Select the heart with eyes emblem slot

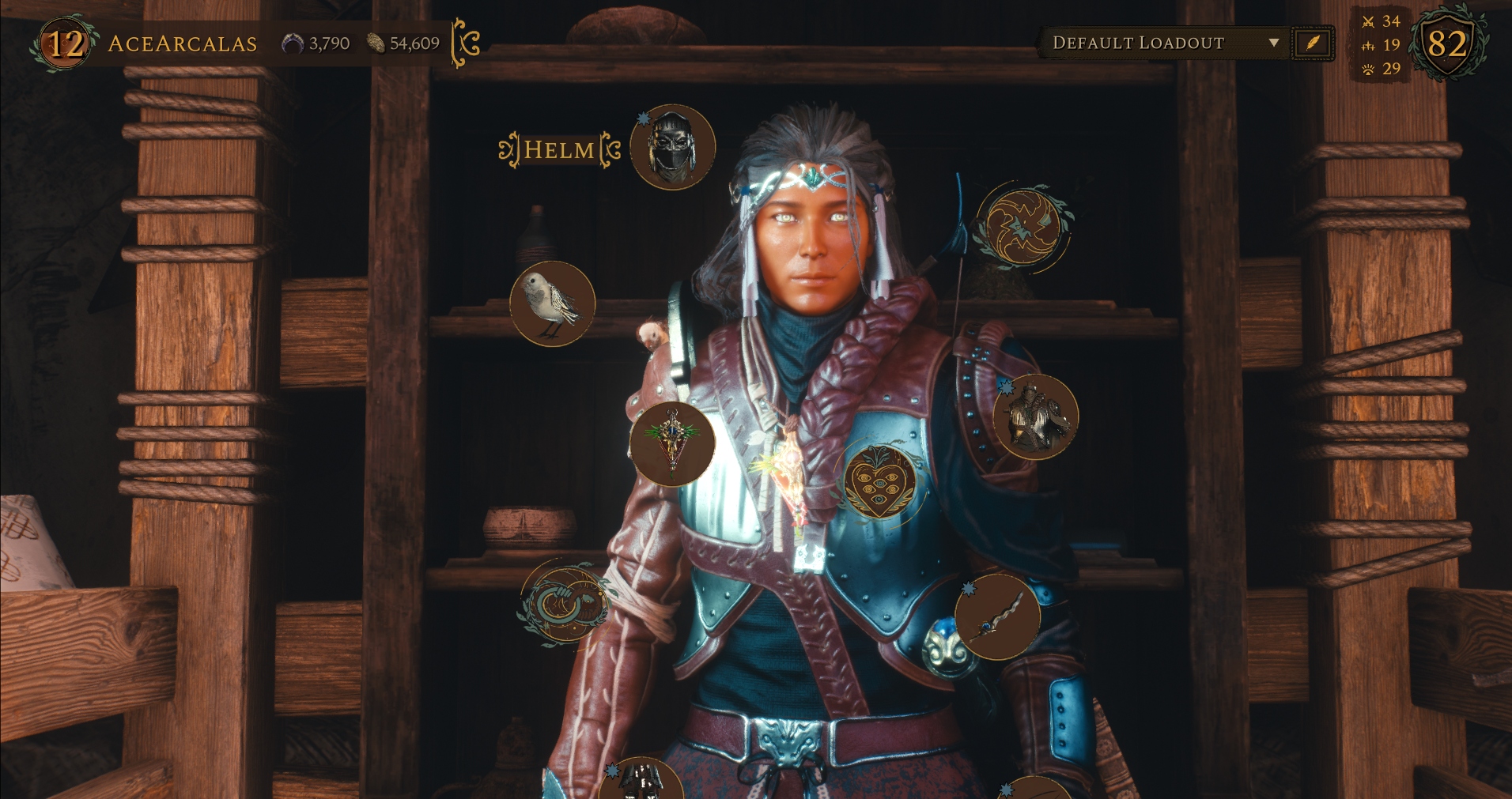pos(879,480)
